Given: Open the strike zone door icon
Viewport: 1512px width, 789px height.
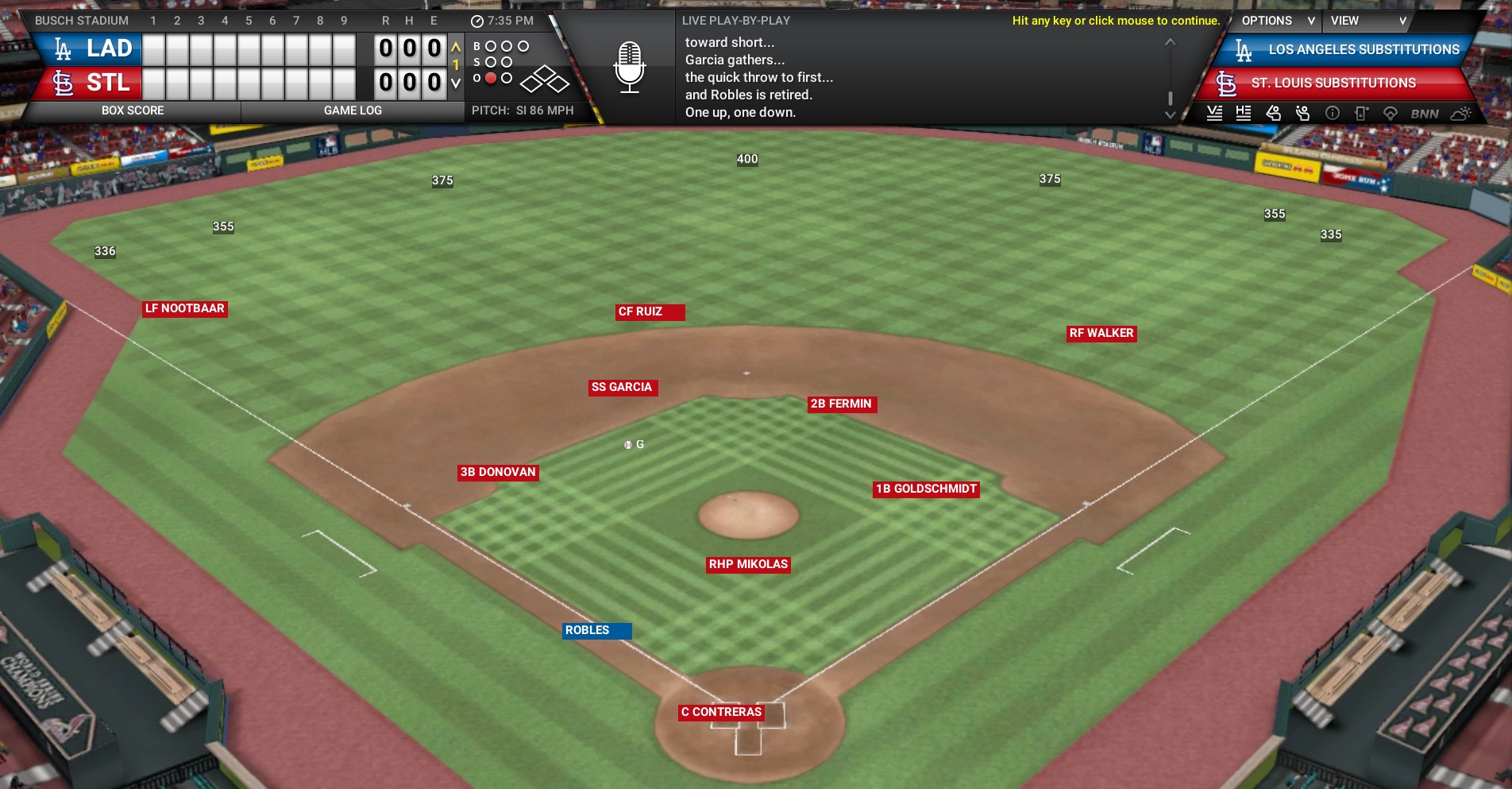Looking at the screenshot, I should pos(1361,113).
